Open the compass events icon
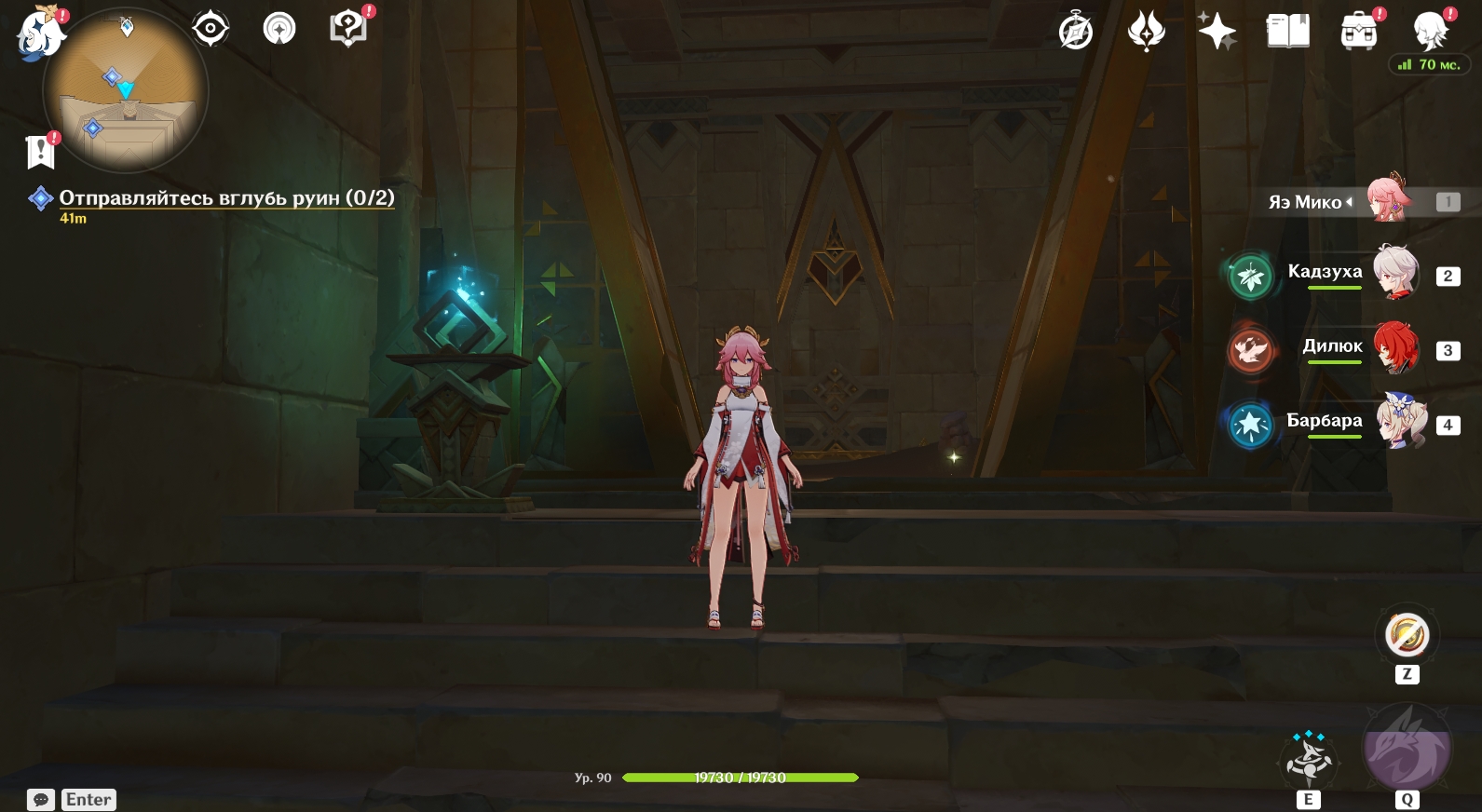This screenshot has width=1482, height=812. click(1076, 32)
